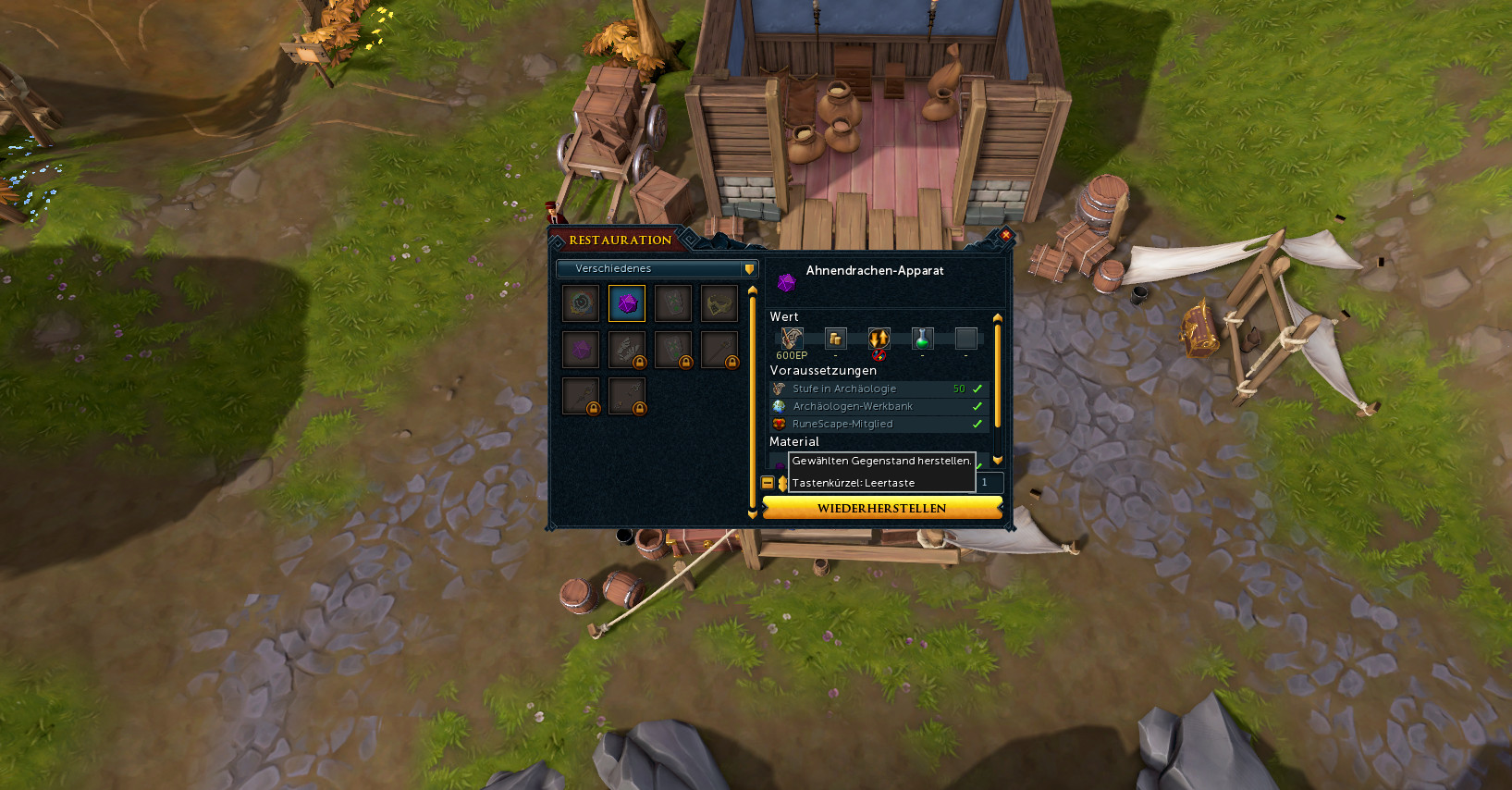Click the Archaeology XP value icon
This screenshot has width=1512, height=790.
pos(792,339)
